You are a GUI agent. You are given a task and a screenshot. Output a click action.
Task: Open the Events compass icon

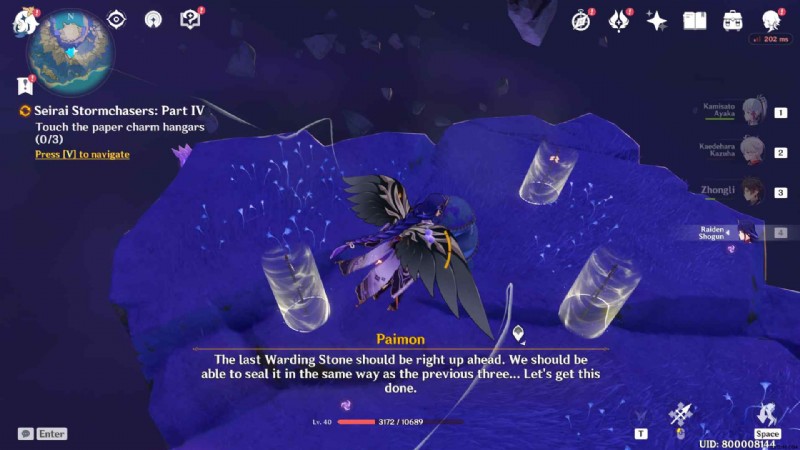pyautogui.click(x=582, y=20)
